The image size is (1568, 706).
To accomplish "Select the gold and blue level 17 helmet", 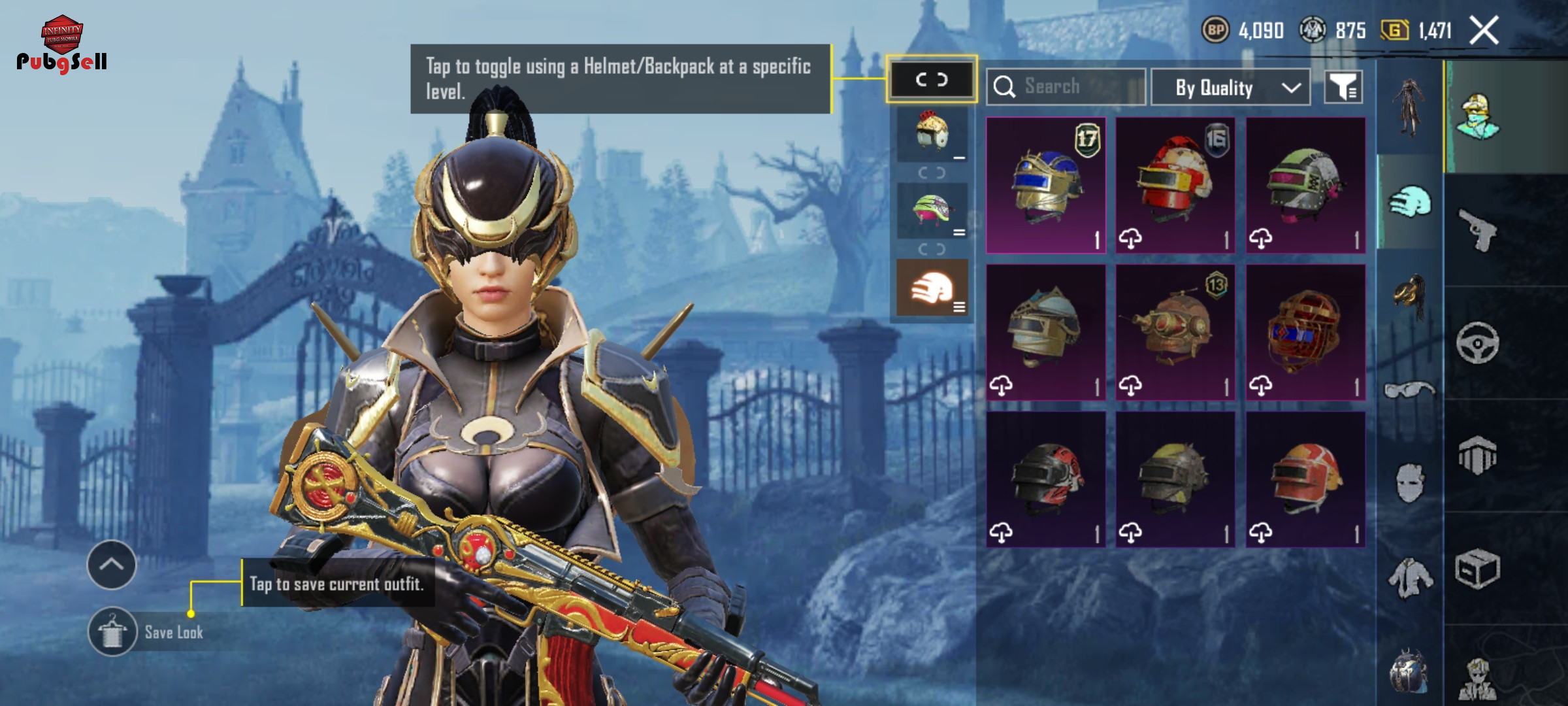I will (x=1045, y=185).
